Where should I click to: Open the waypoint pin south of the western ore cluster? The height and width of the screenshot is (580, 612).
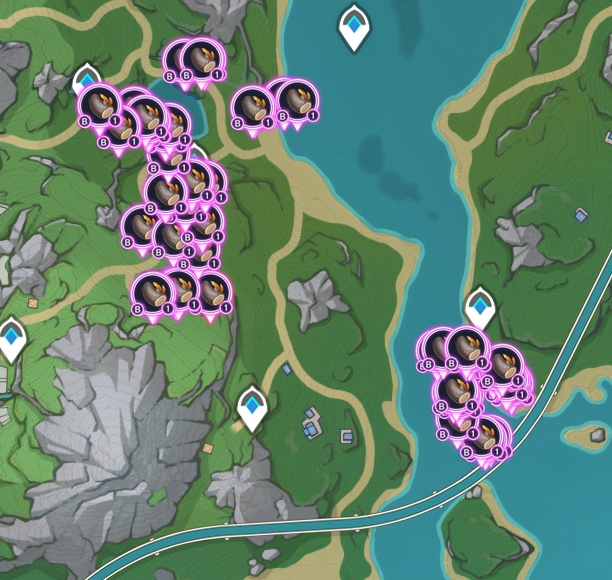[x=253, y=406]
